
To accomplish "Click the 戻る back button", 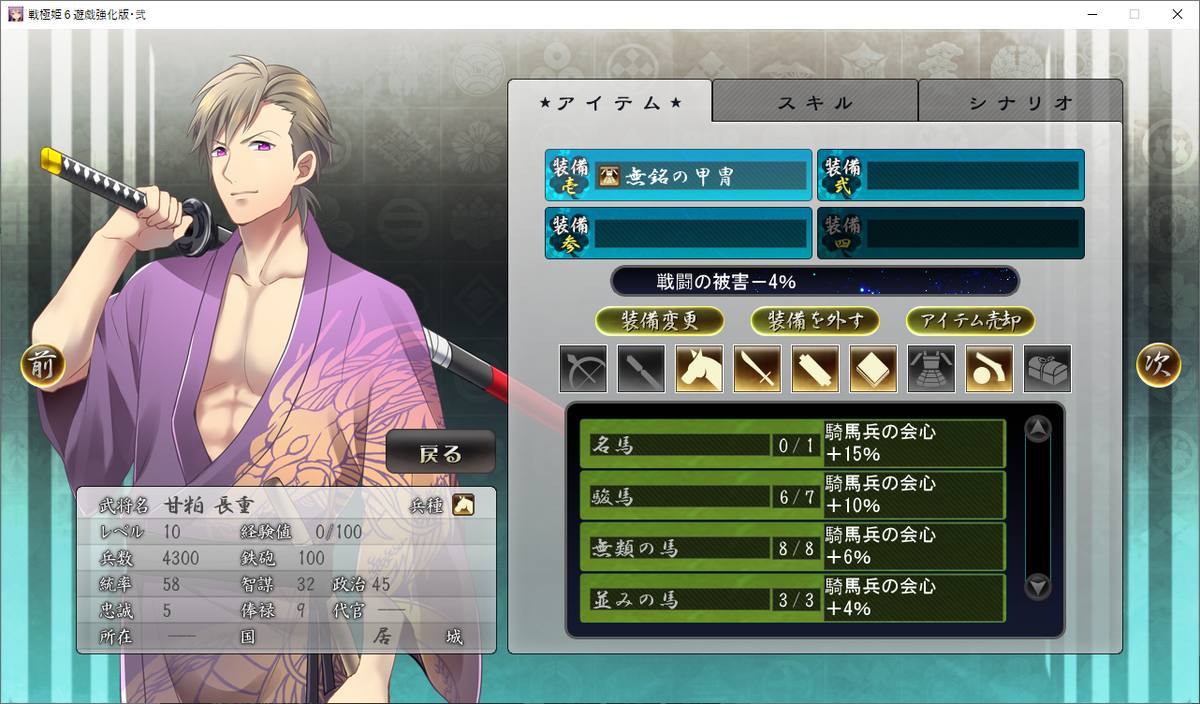I will 441,453.
